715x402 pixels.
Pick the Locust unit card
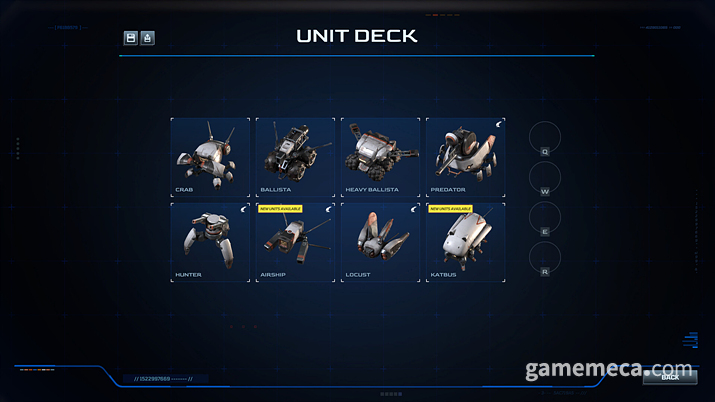[380, 241]
